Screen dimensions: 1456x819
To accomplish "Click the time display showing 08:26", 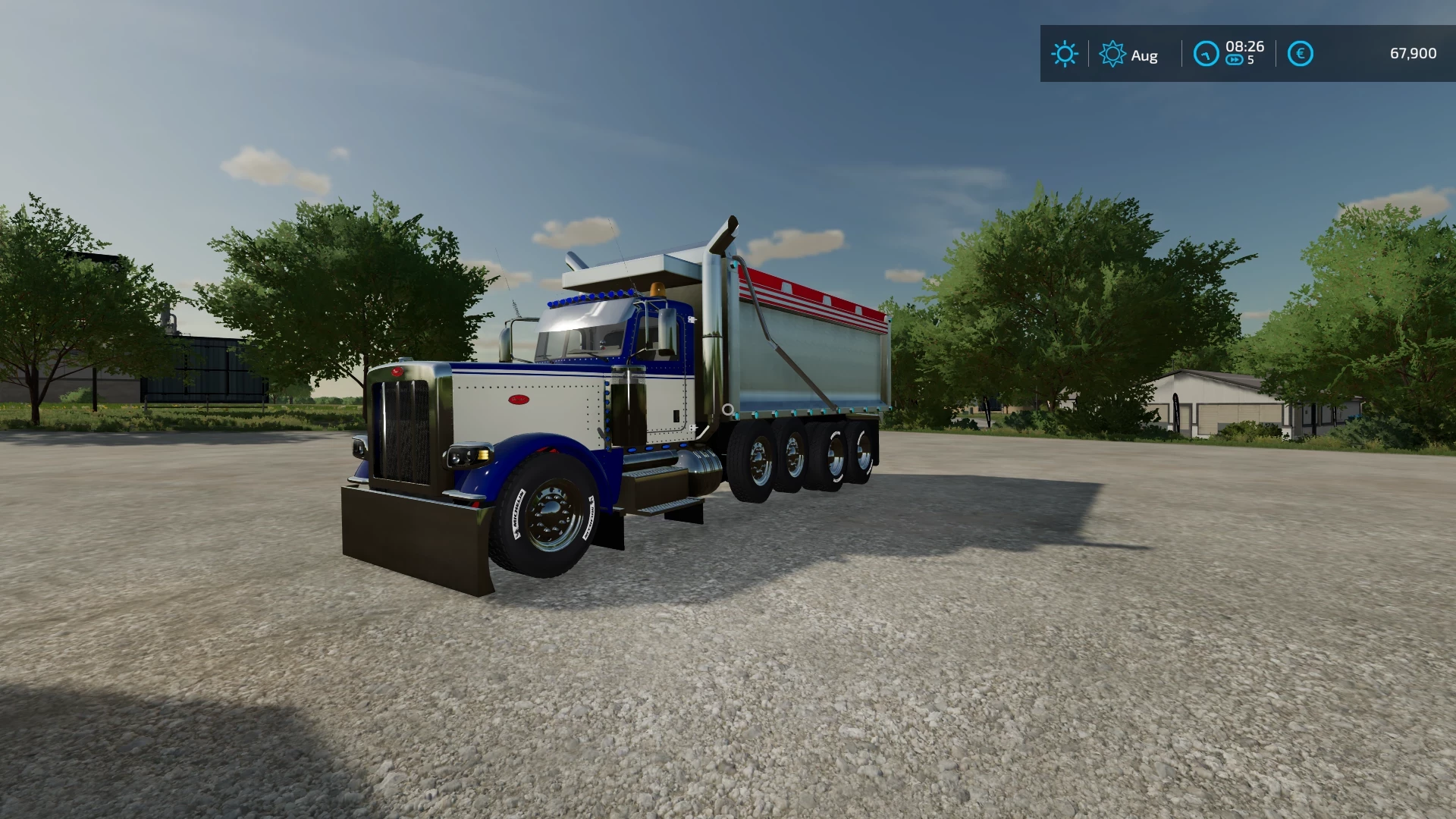I will click(1245, 47).
